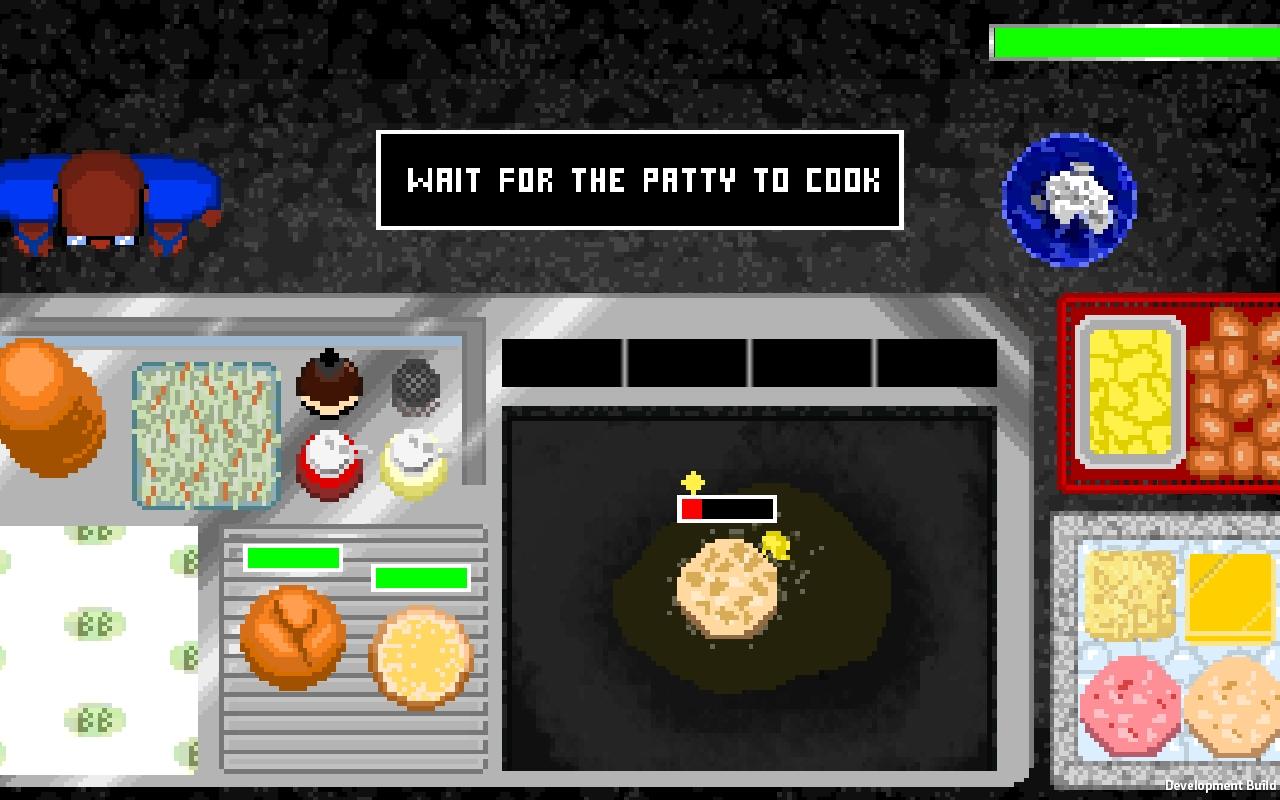Select the ketchup dispenser

point(330,462)
